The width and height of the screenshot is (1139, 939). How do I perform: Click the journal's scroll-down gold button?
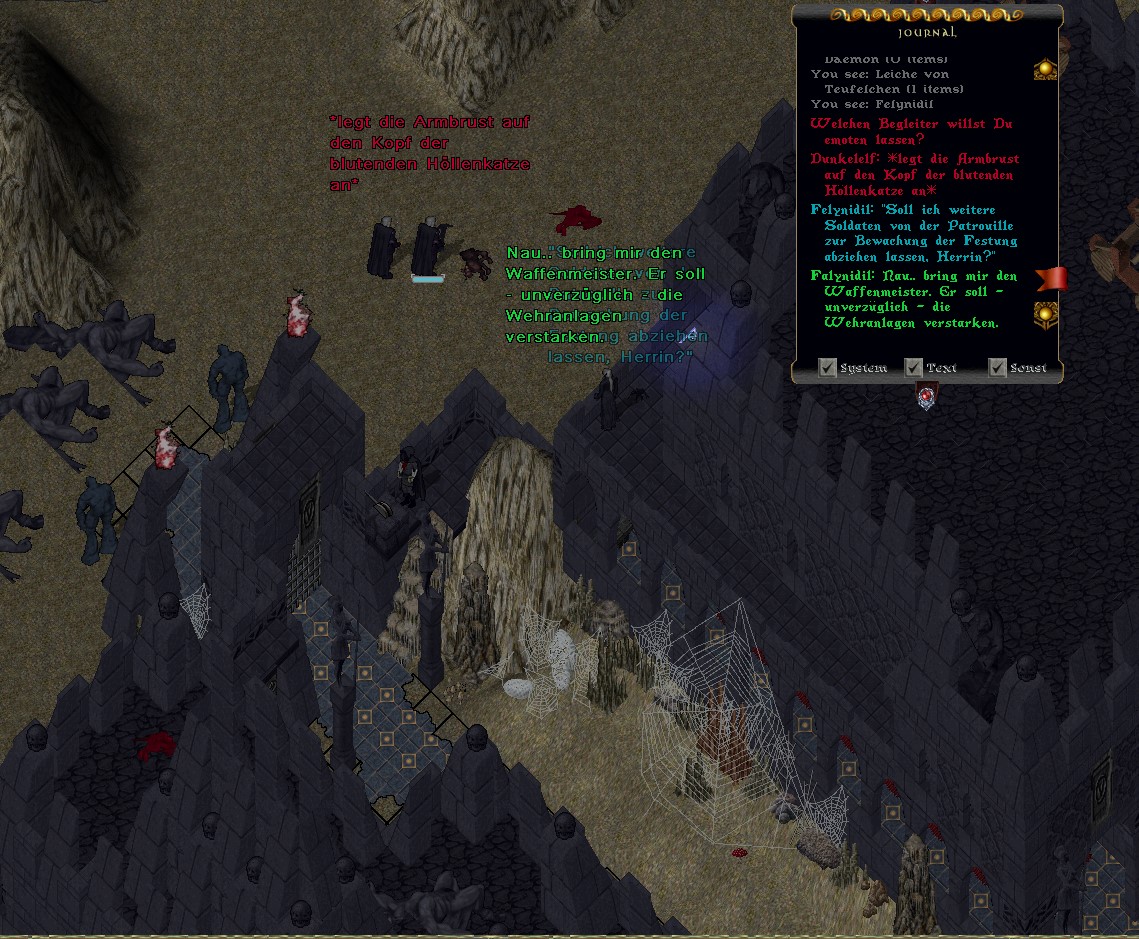coord(1045,315)
